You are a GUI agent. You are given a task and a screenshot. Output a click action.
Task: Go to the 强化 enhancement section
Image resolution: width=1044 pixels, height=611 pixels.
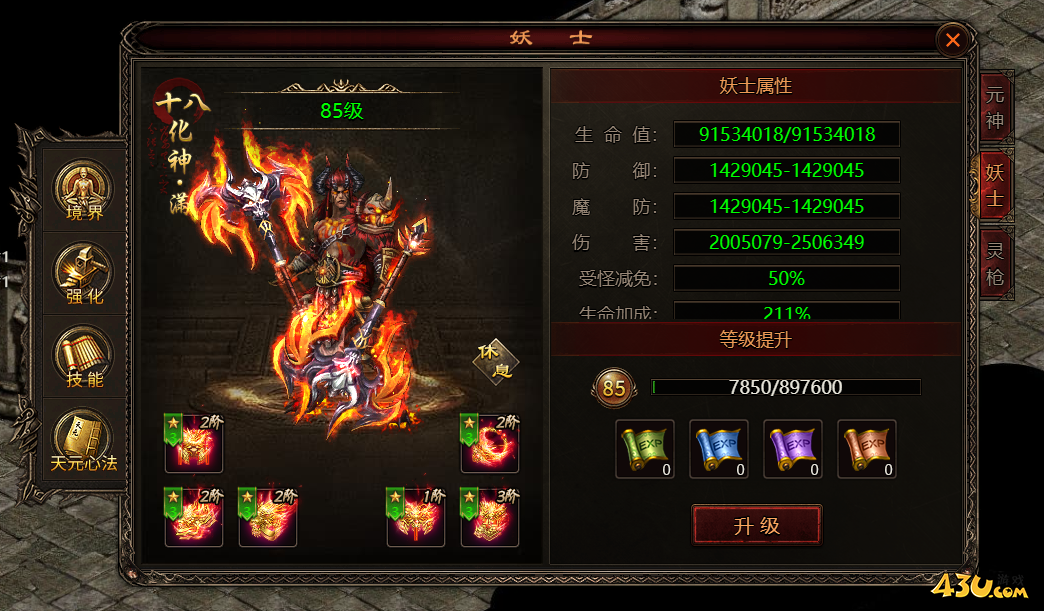pos(84,273)
